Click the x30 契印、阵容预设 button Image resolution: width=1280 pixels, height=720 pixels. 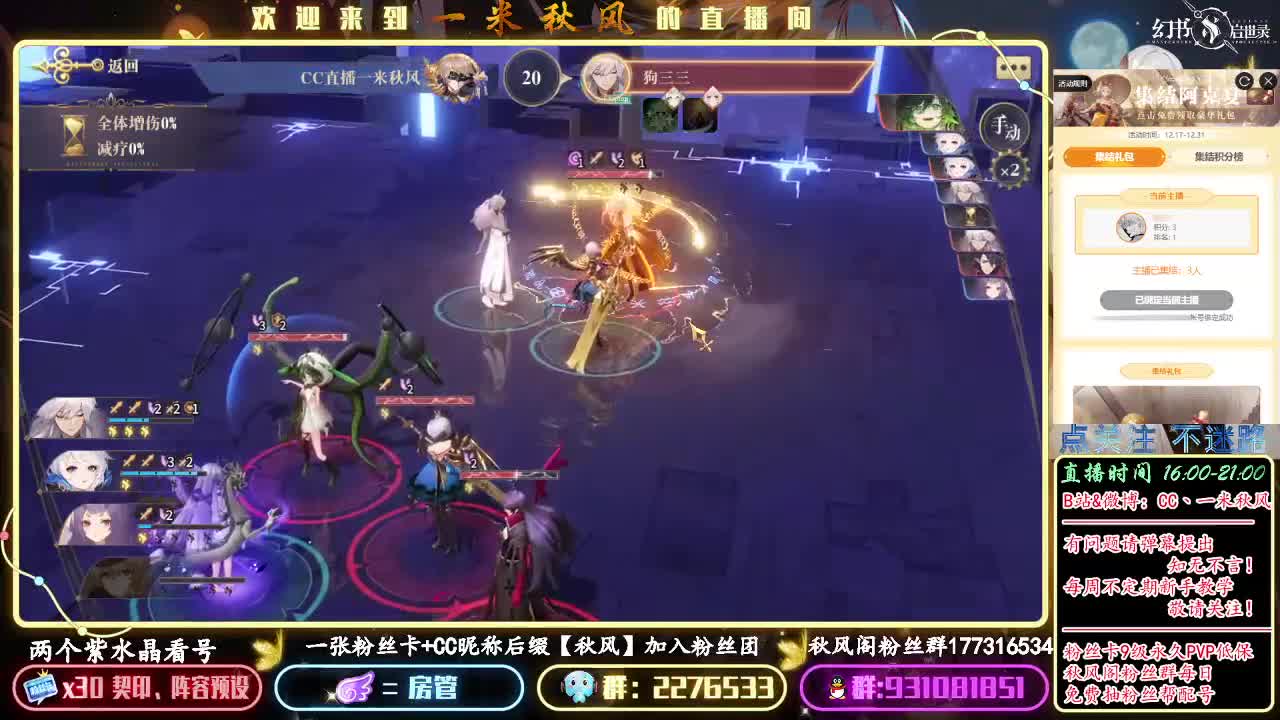(135, 688)
